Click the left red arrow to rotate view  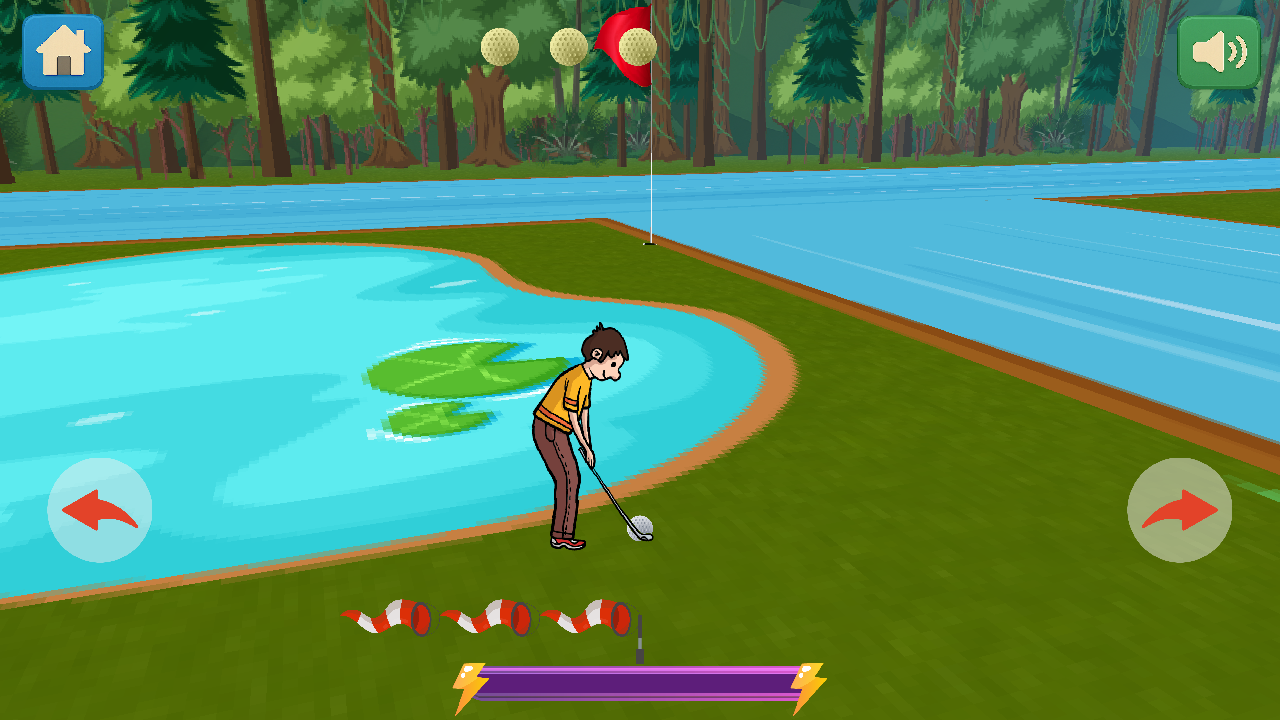coord(98,510)
